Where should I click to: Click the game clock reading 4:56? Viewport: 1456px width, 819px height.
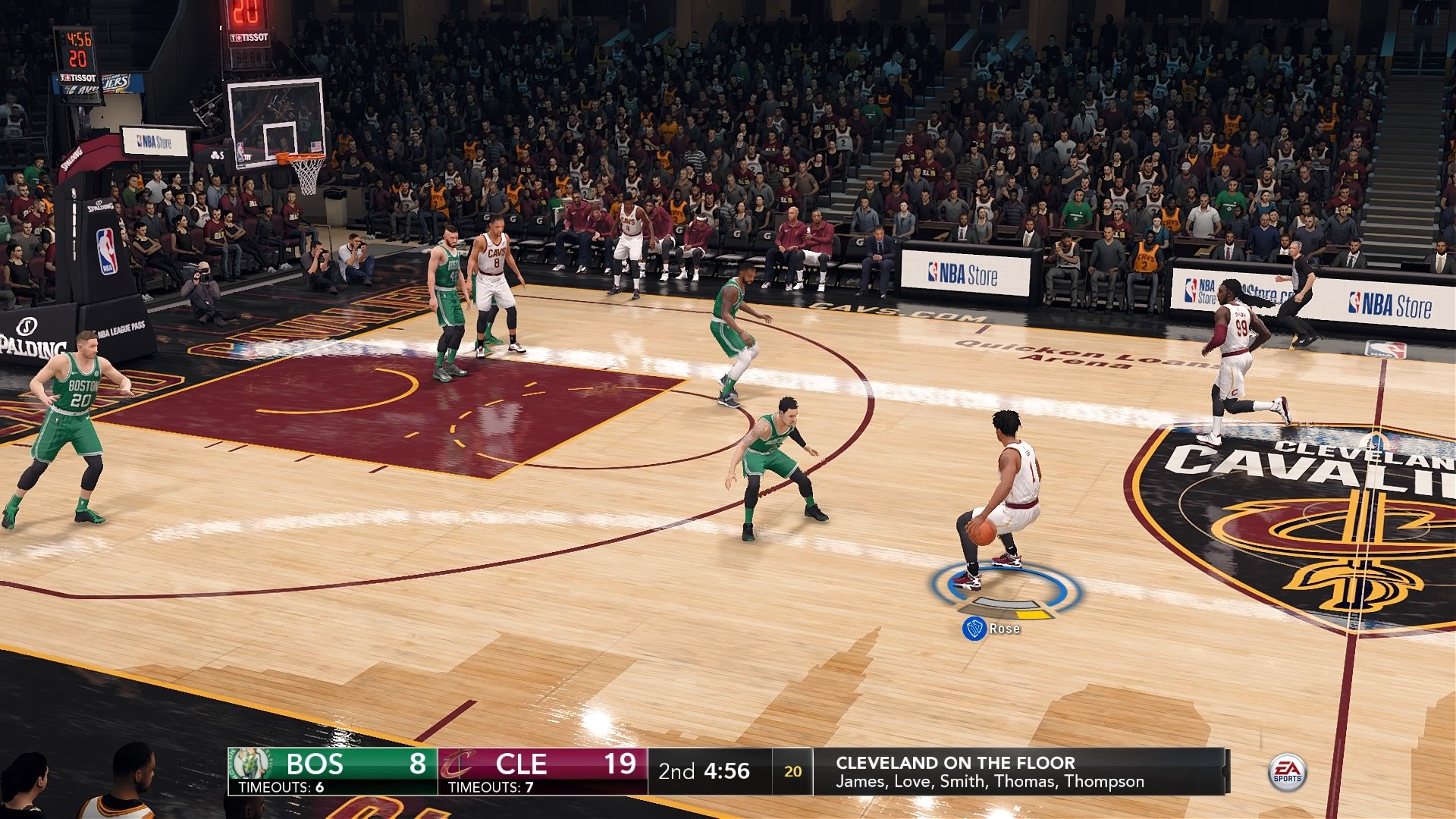(729, 770)
